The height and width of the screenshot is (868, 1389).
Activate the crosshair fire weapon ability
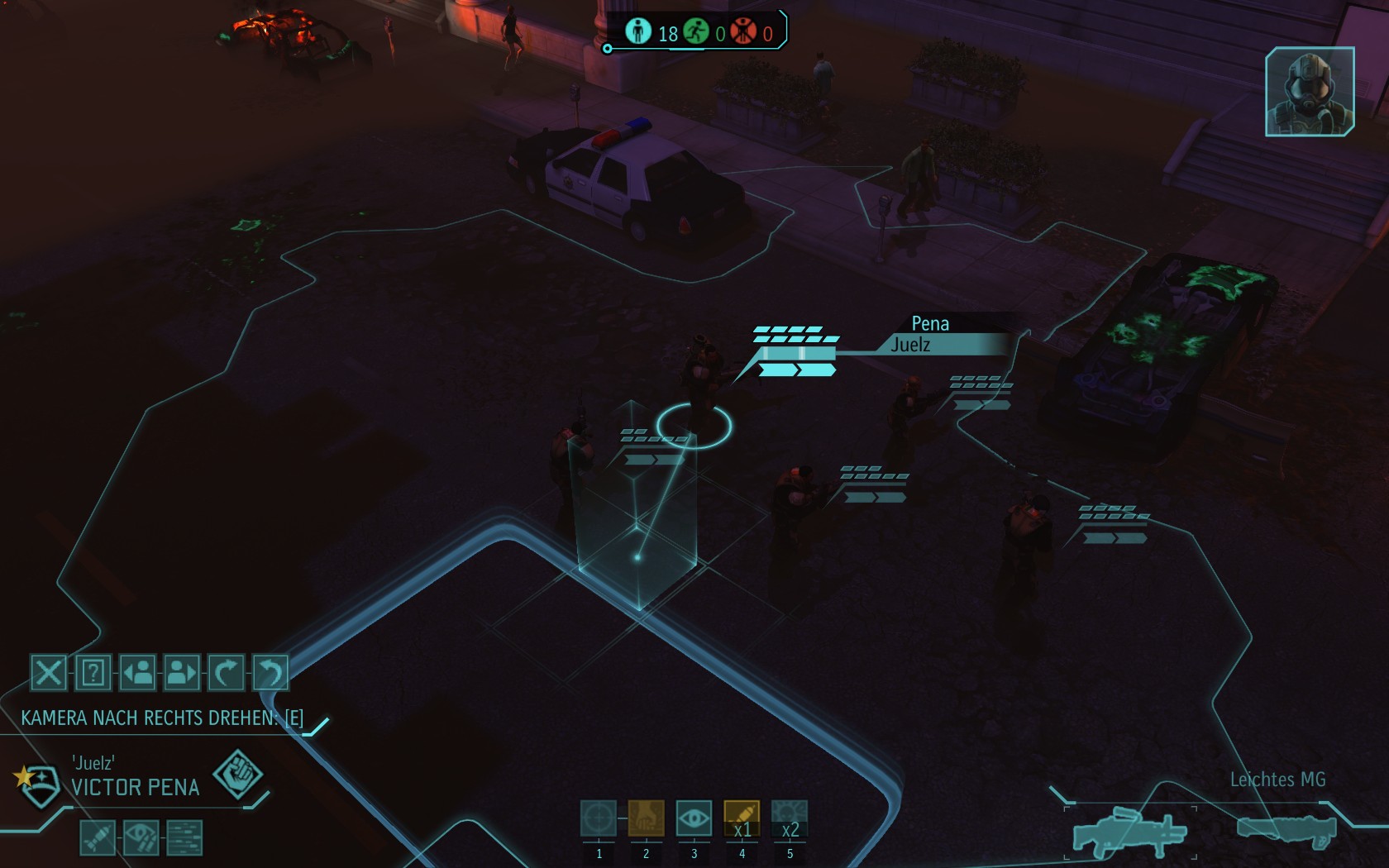tap(599, 818)
